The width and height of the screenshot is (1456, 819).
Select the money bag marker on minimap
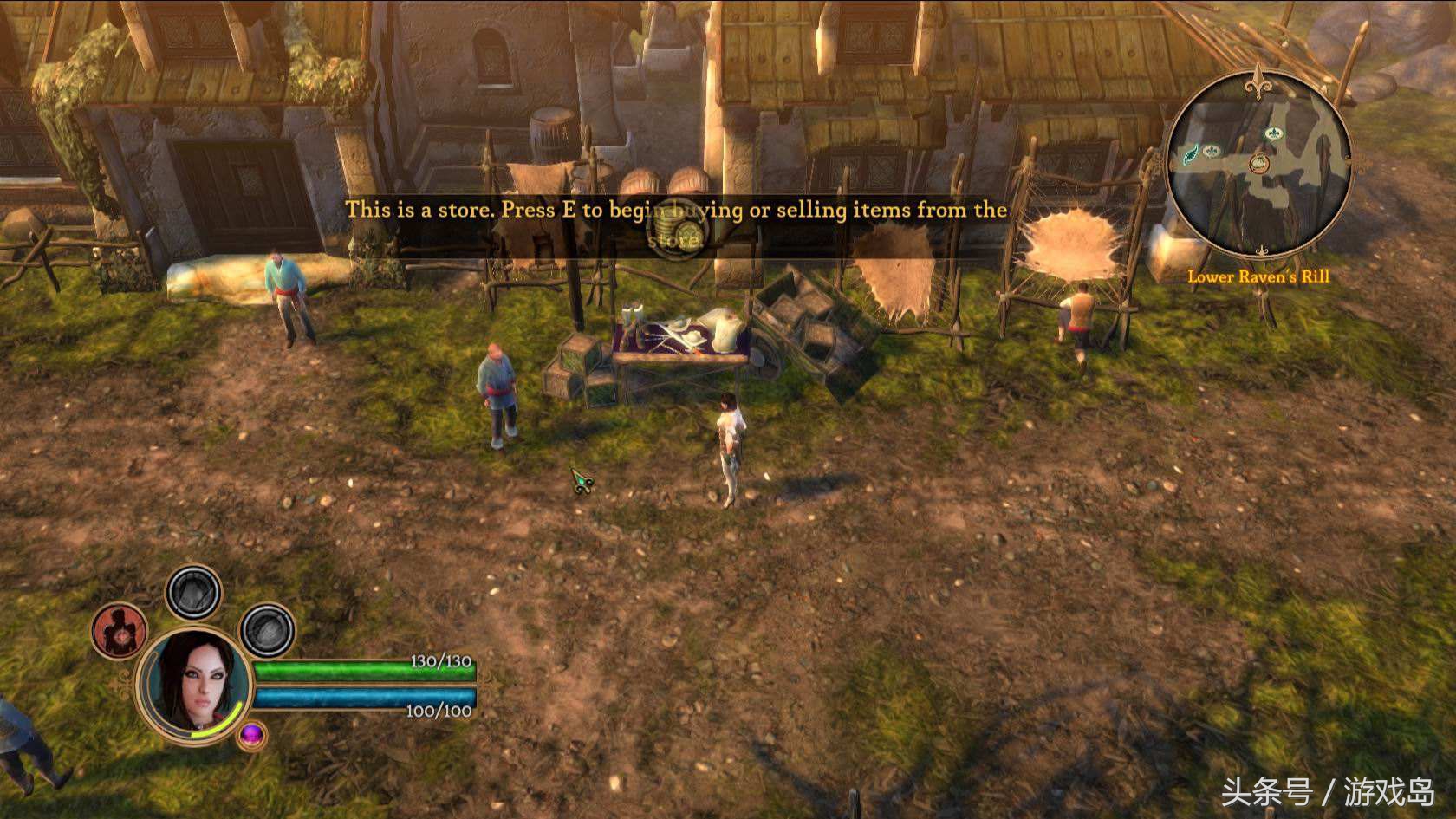pyautogui.click(x=1258, y=162)
